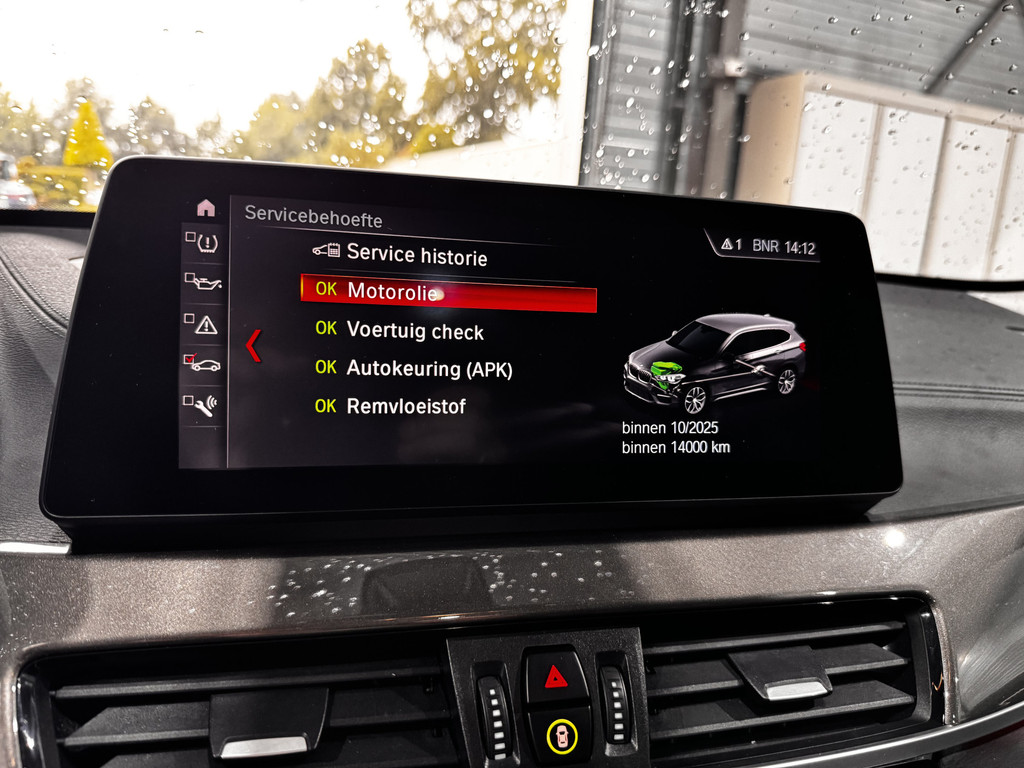Click the red back arrow
Viewport: 1024px width, 768px height.
tap(253, 345)
